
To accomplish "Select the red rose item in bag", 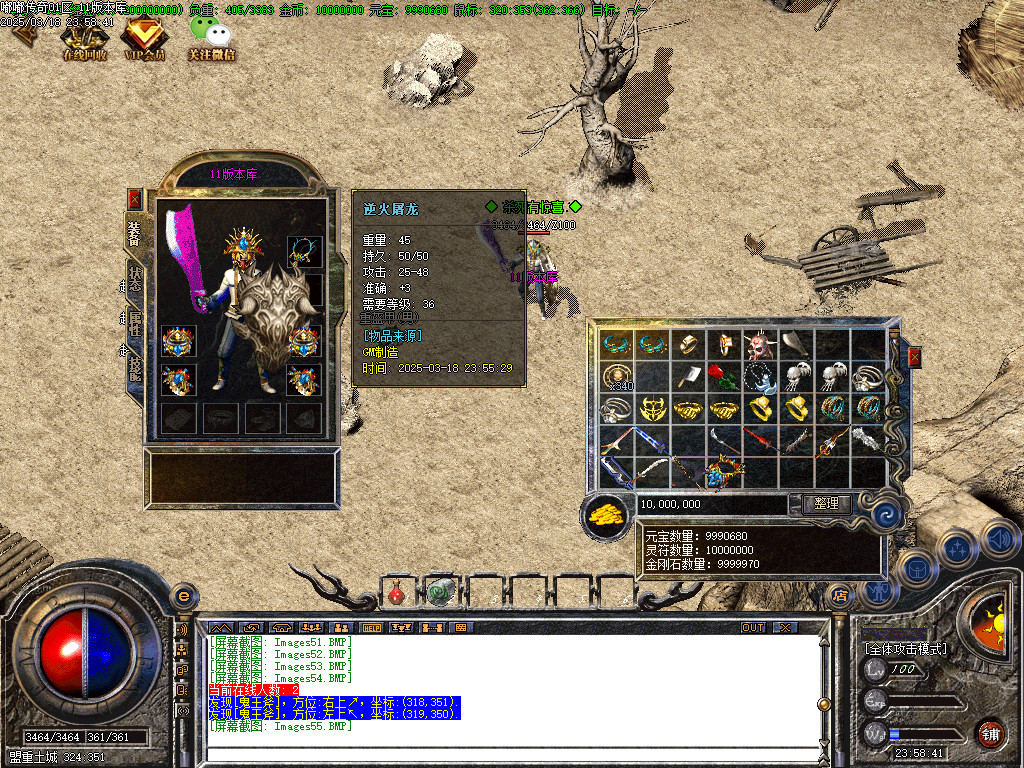I will pyautogui.click(x=724, y=376).
